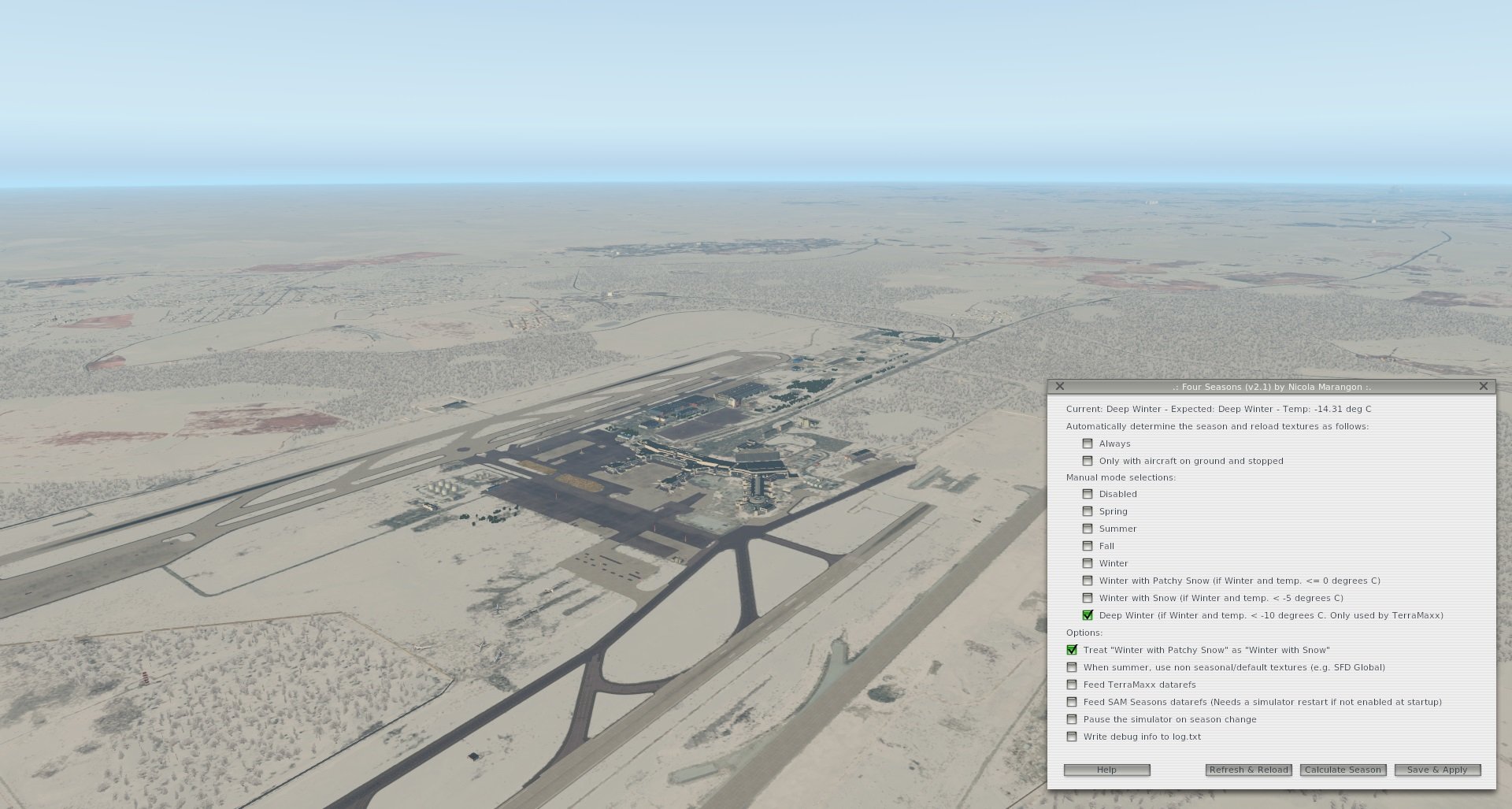
Task: Uncheck the Deep Winter TerraMaxx option
Action: click(x=1088, y=615)
